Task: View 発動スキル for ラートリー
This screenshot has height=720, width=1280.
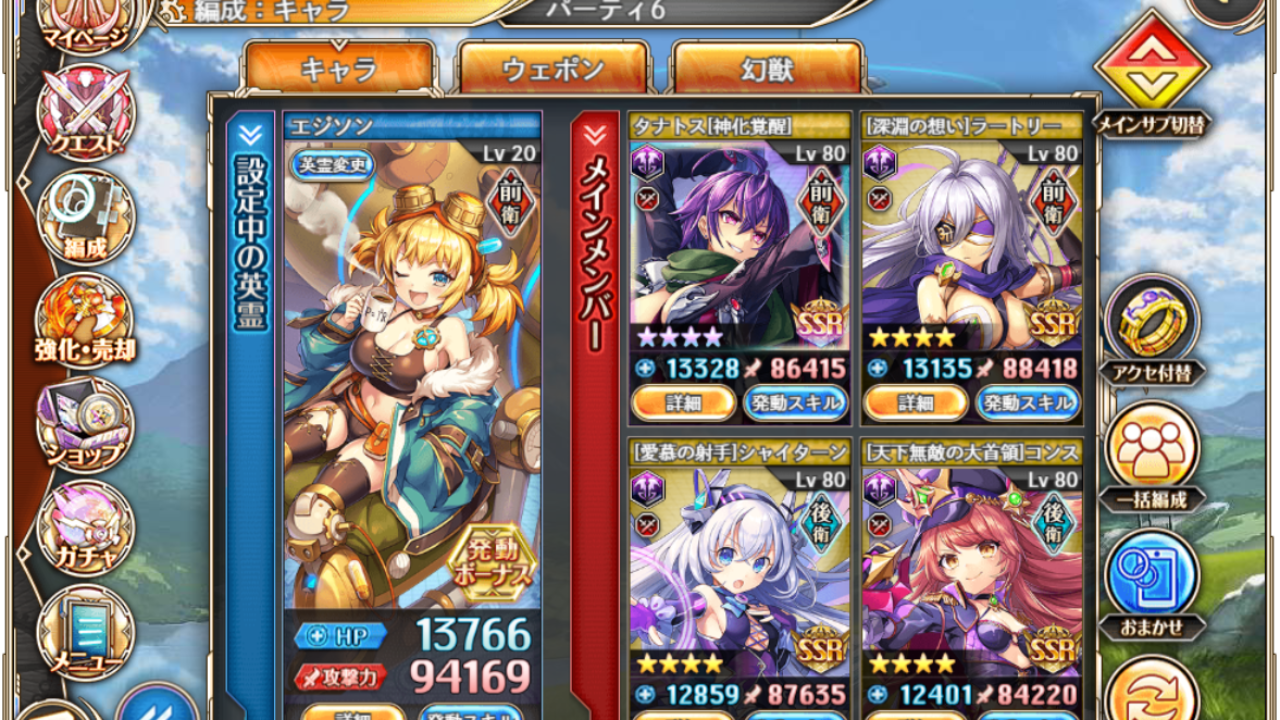Action: pos(1028,403)
